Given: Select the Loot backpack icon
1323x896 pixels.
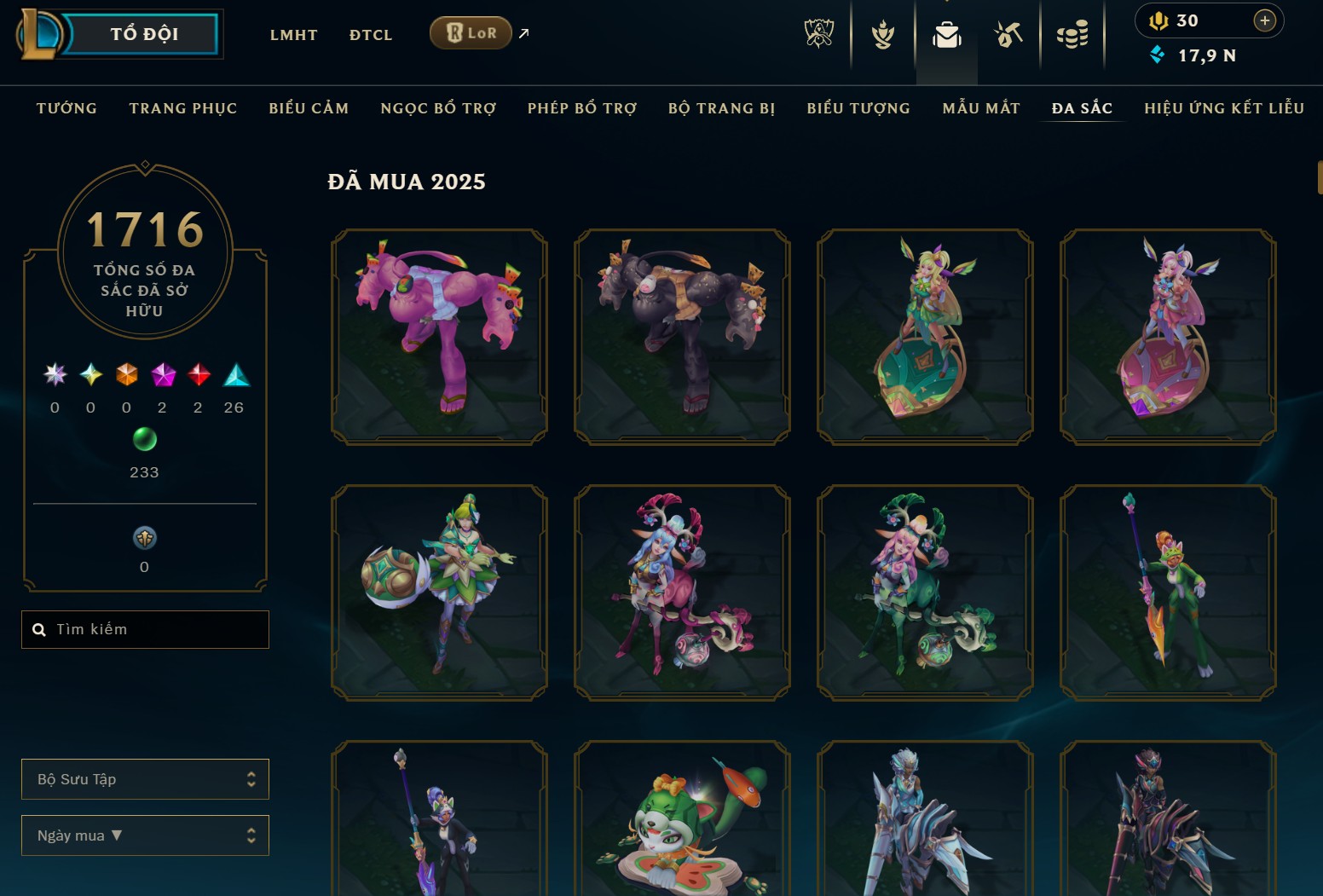Looking at the screenshot, I should coord(946,34).
